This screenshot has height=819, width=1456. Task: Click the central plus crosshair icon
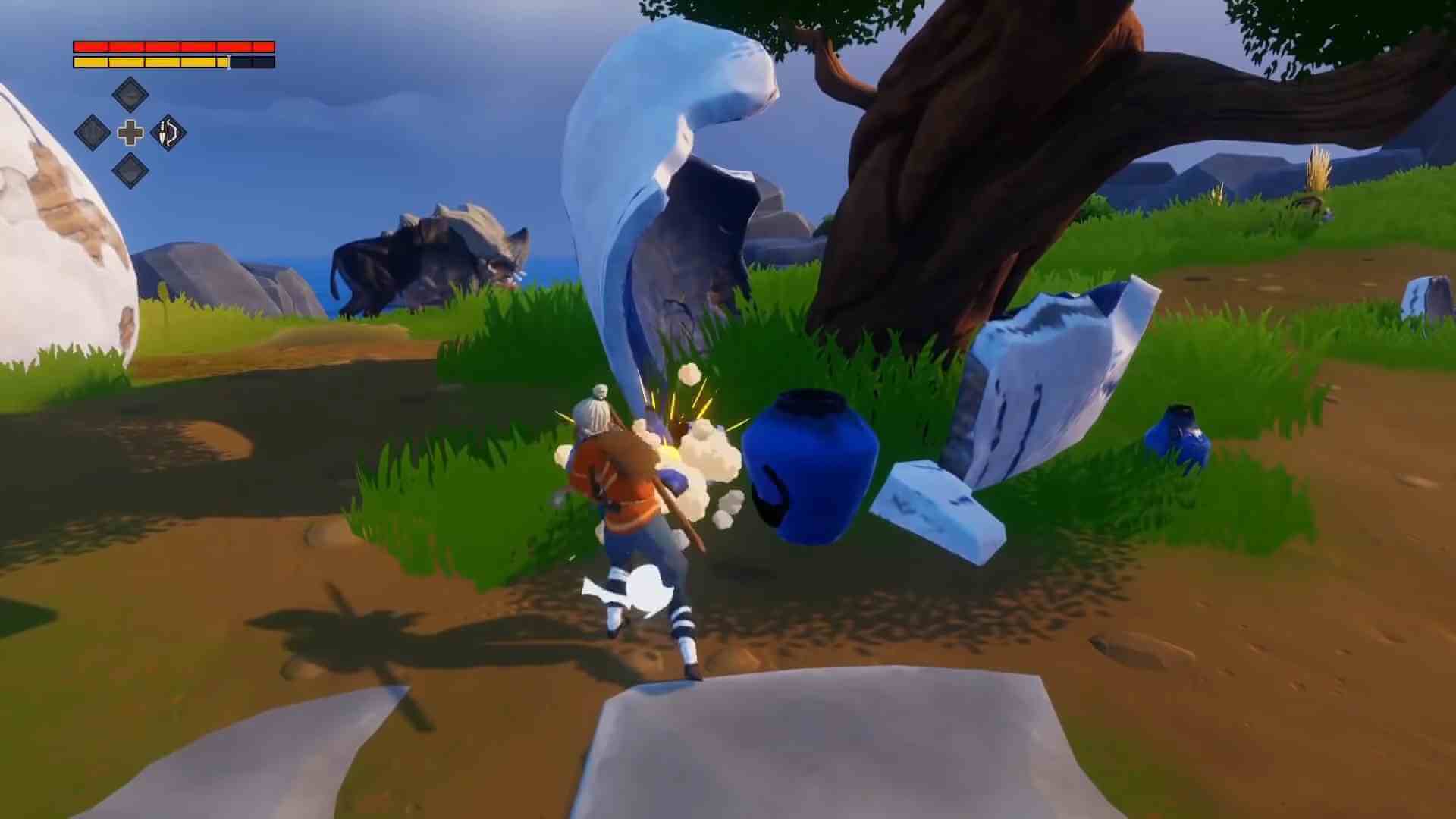[x=132, y=133]
